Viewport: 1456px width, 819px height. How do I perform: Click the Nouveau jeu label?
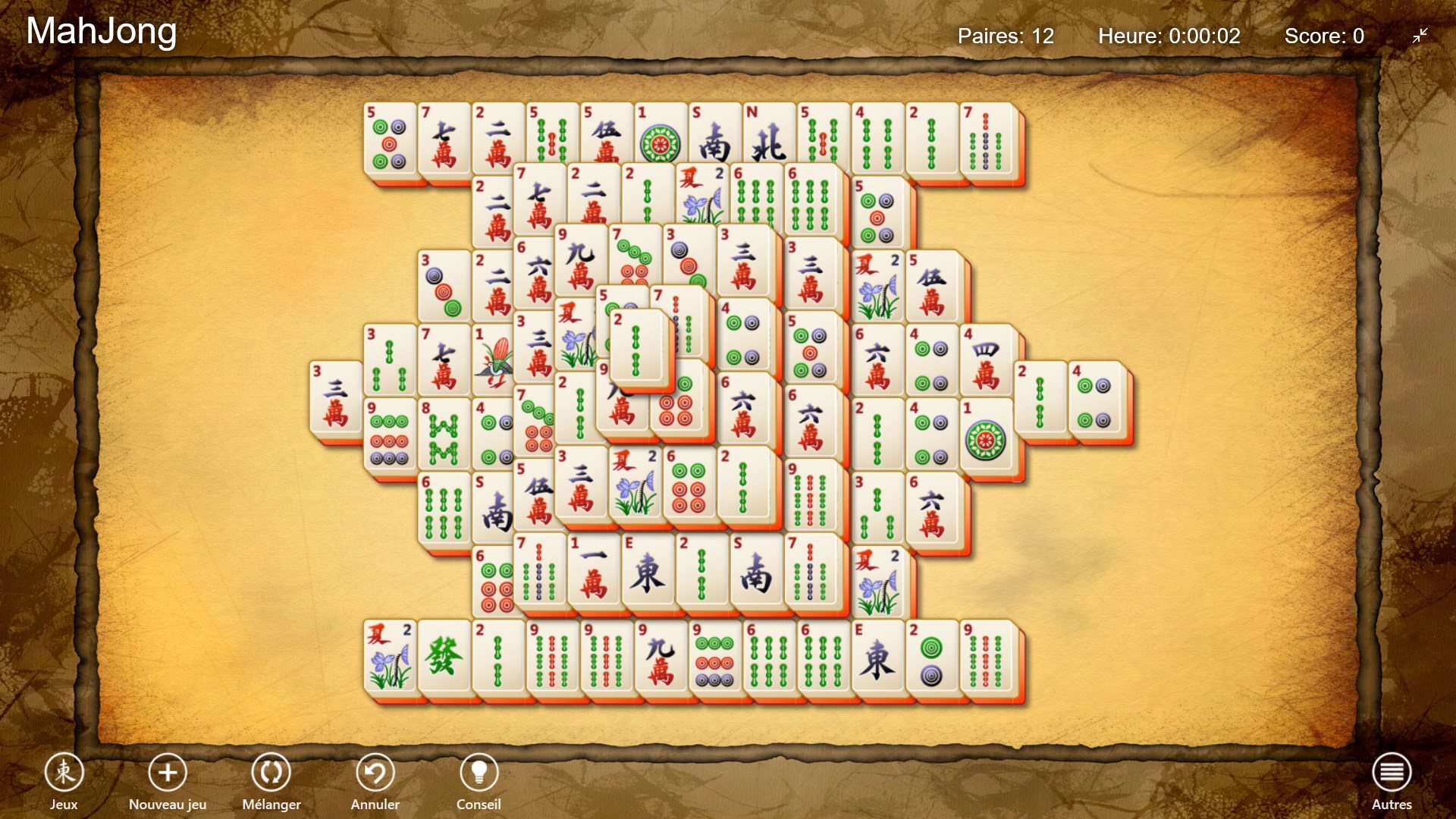pyautogui.click(x=168, y=805)
